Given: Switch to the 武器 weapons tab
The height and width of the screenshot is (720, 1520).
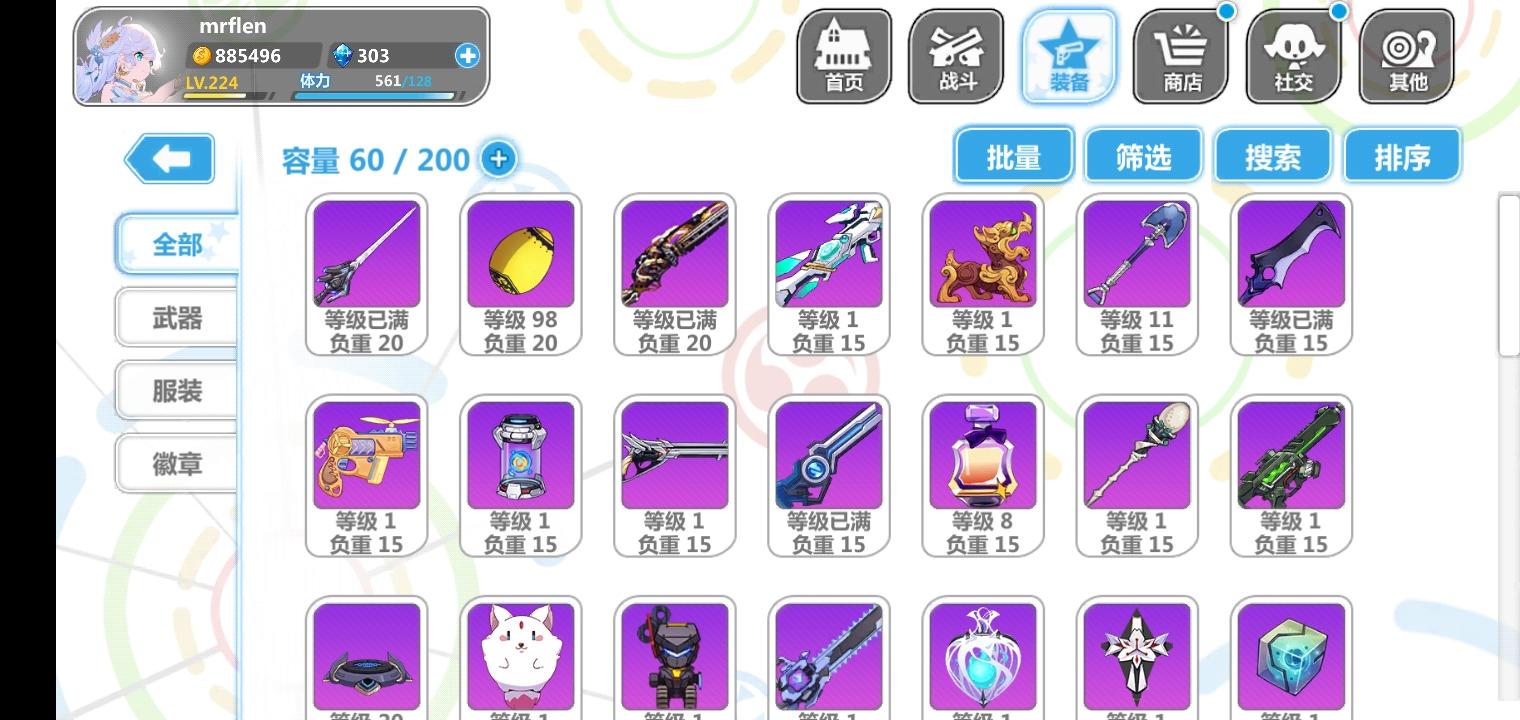Looking at the screenshot, I should pos(175,316).
